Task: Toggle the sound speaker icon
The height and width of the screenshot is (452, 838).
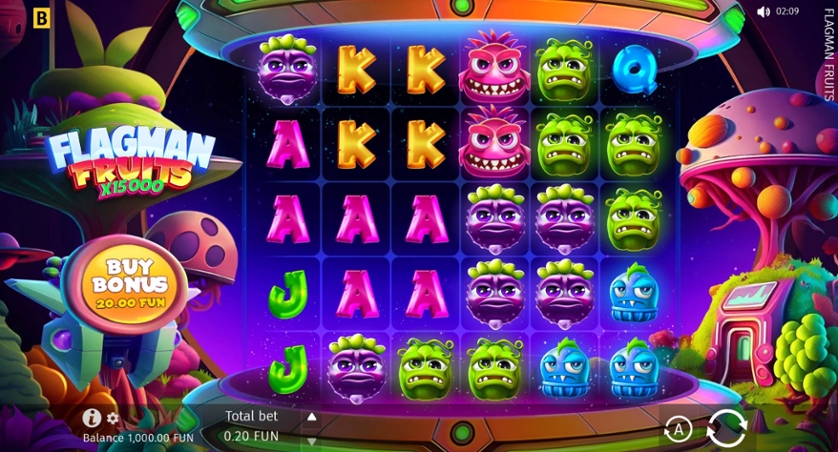Action: 763,12
